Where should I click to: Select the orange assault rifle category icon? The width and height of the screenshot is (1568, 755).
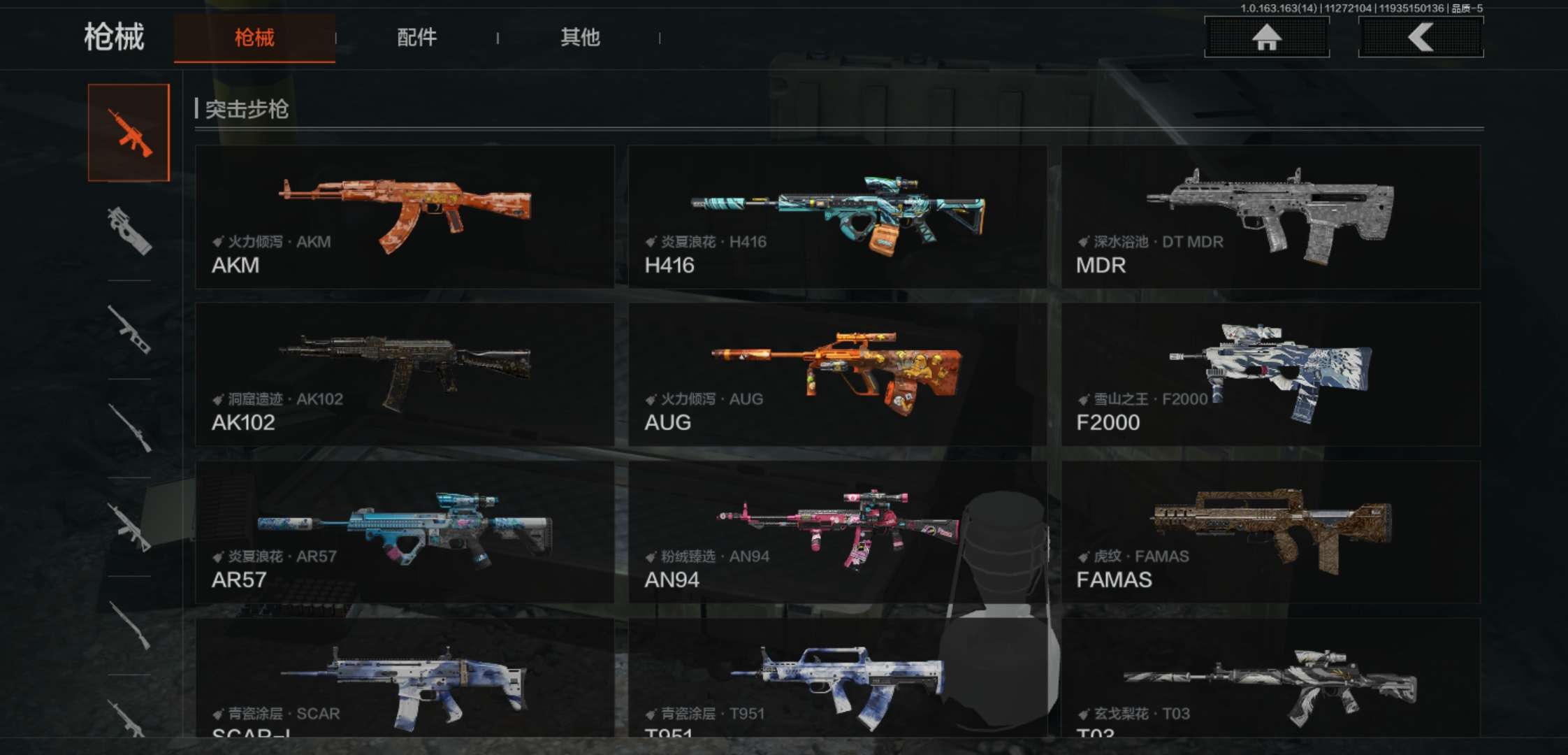[x=129, y=133]
